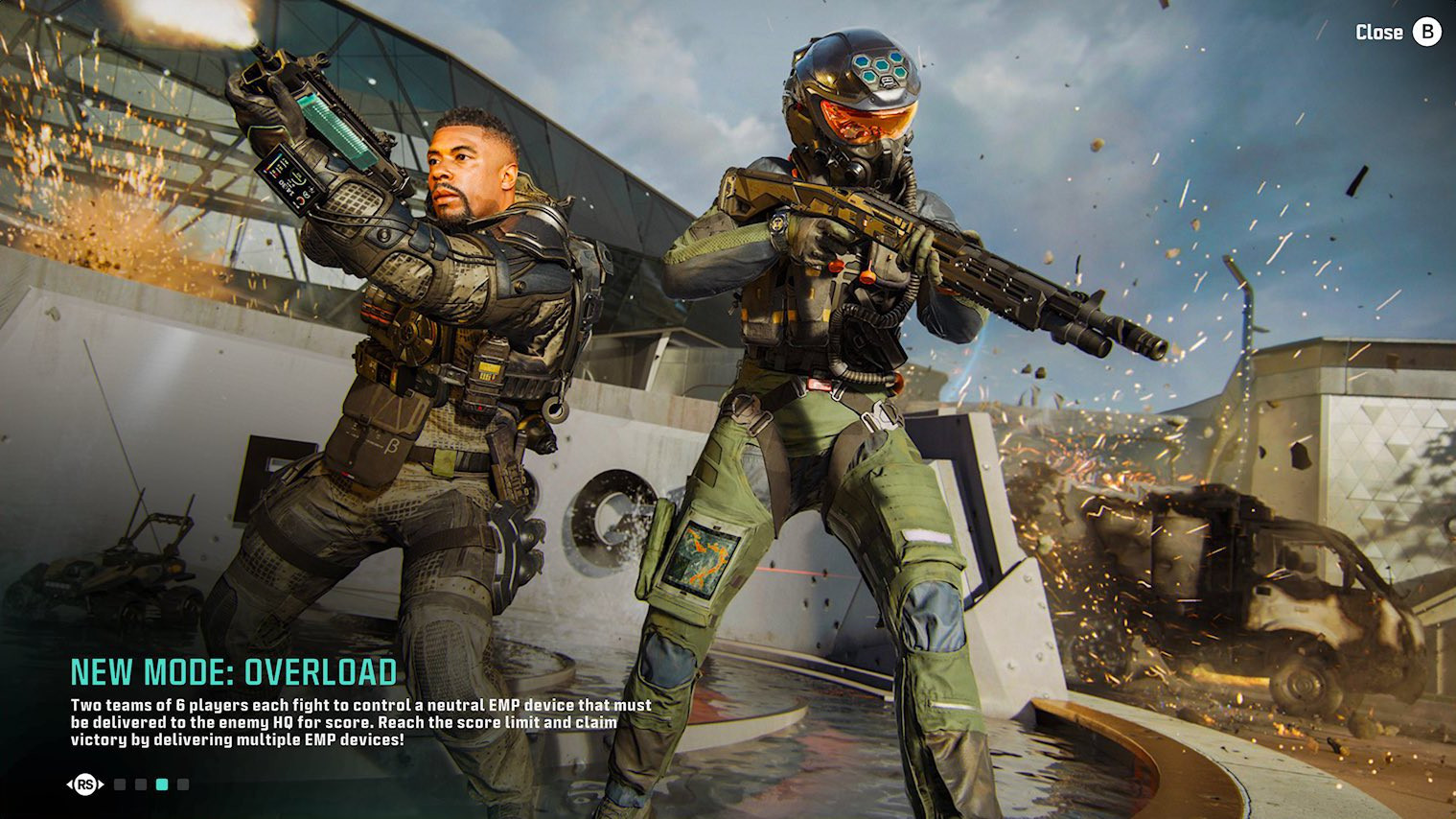Open the fourth announcement slide dot
The height and width of the screenshot is (819, 1456).
click(x=184, y=784)
